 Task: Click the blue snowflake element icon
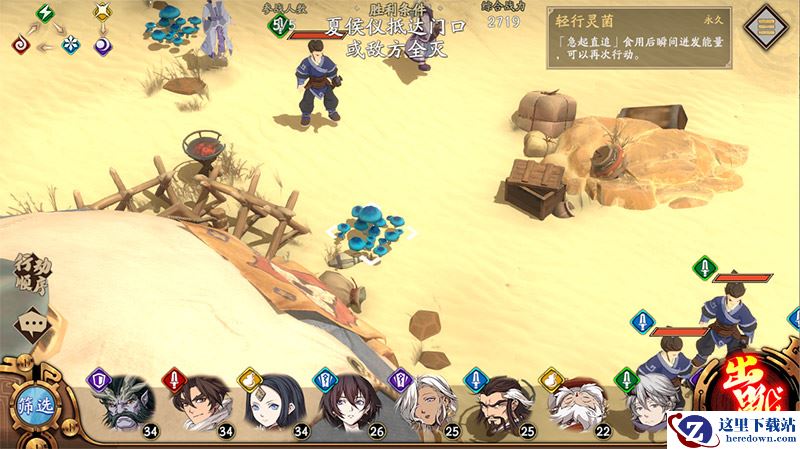click(71, 44)
